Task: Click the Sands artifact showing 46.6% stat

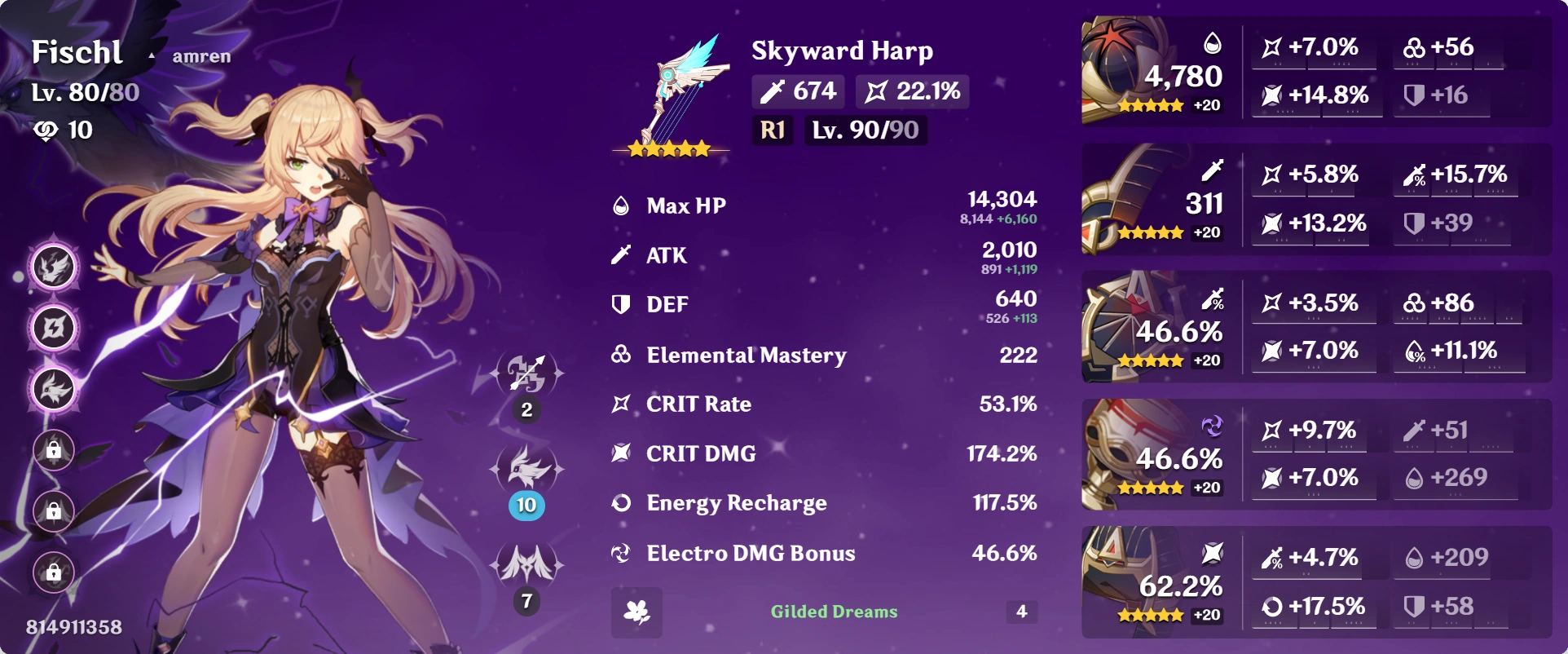Action: tap(1157, 326)
